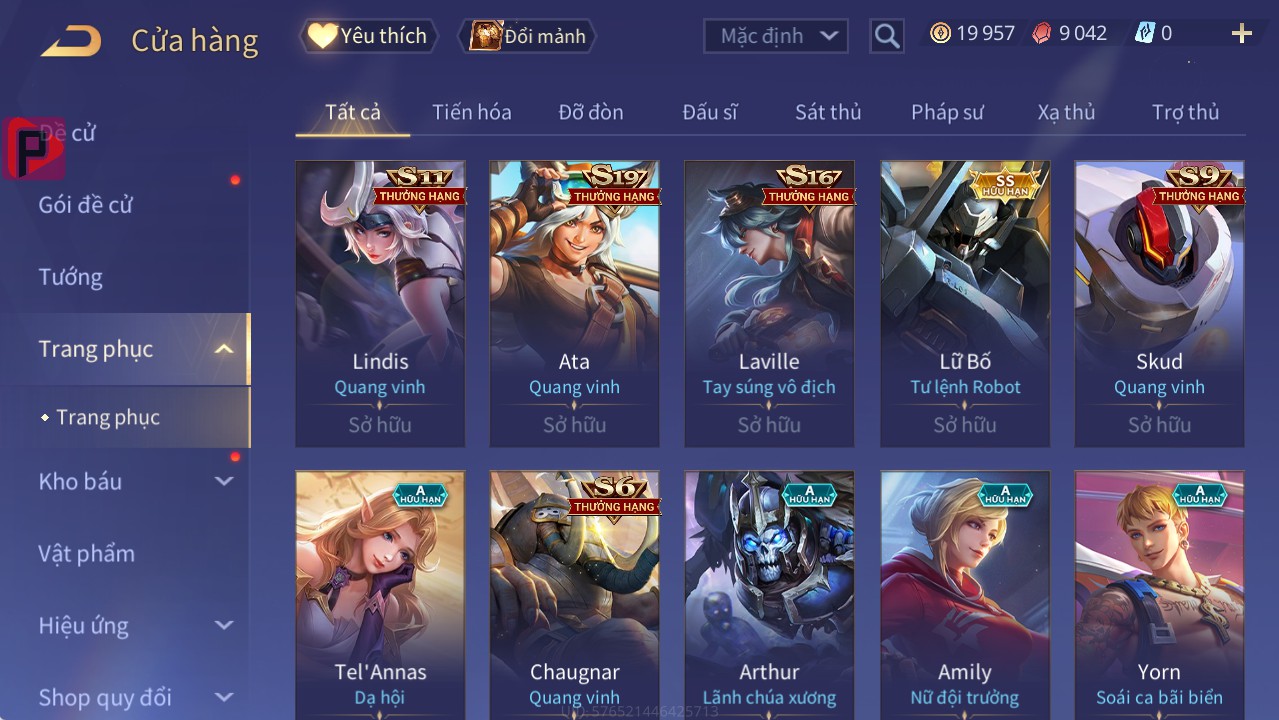Click the magnifying glass search button

click(886, 36)
